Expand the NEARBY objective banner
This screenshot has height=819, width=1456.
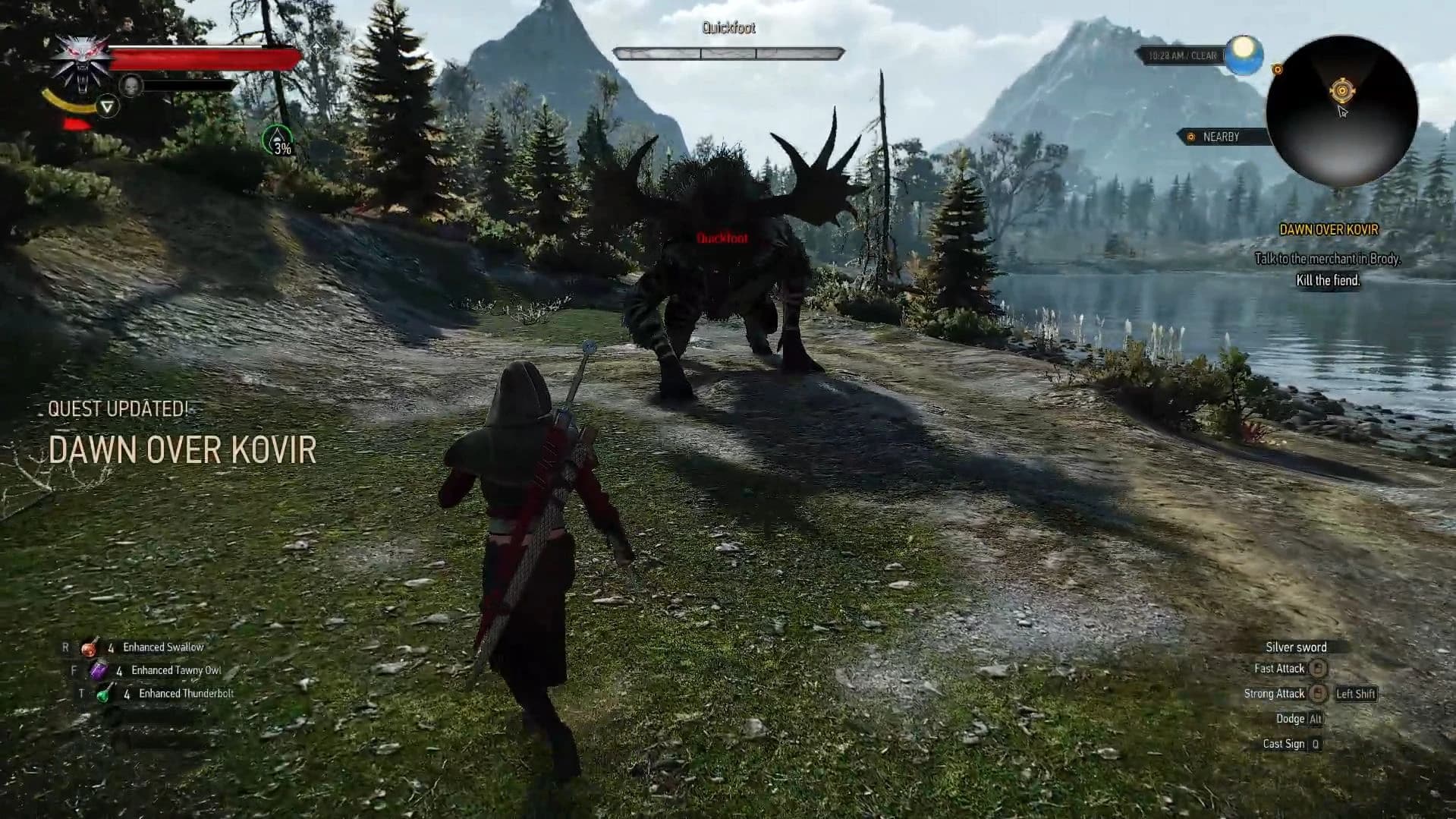1222,137
